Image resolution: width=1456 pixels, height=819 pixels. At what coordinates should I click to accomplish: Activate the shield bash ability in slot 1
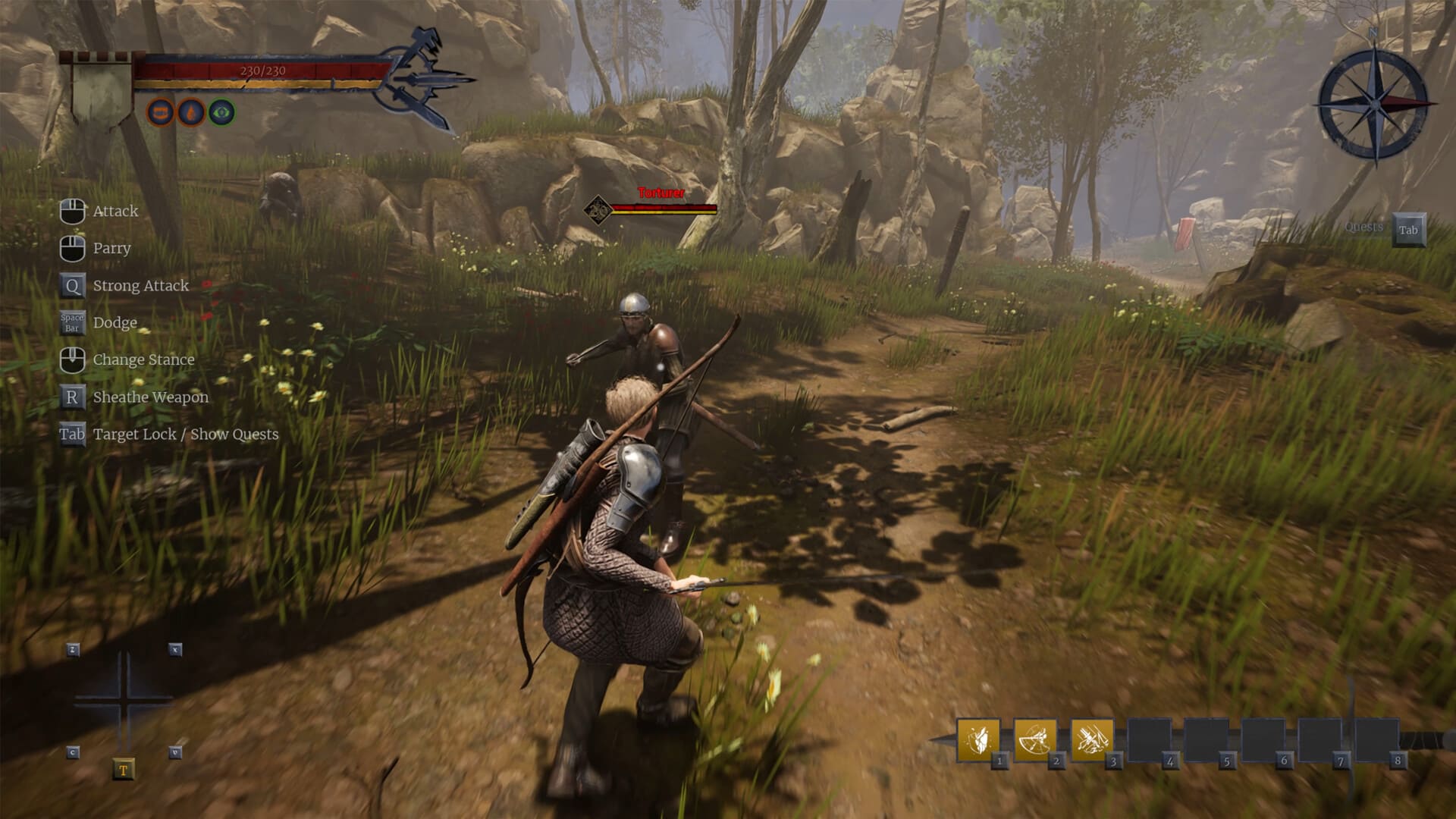(x=977, y=739)
